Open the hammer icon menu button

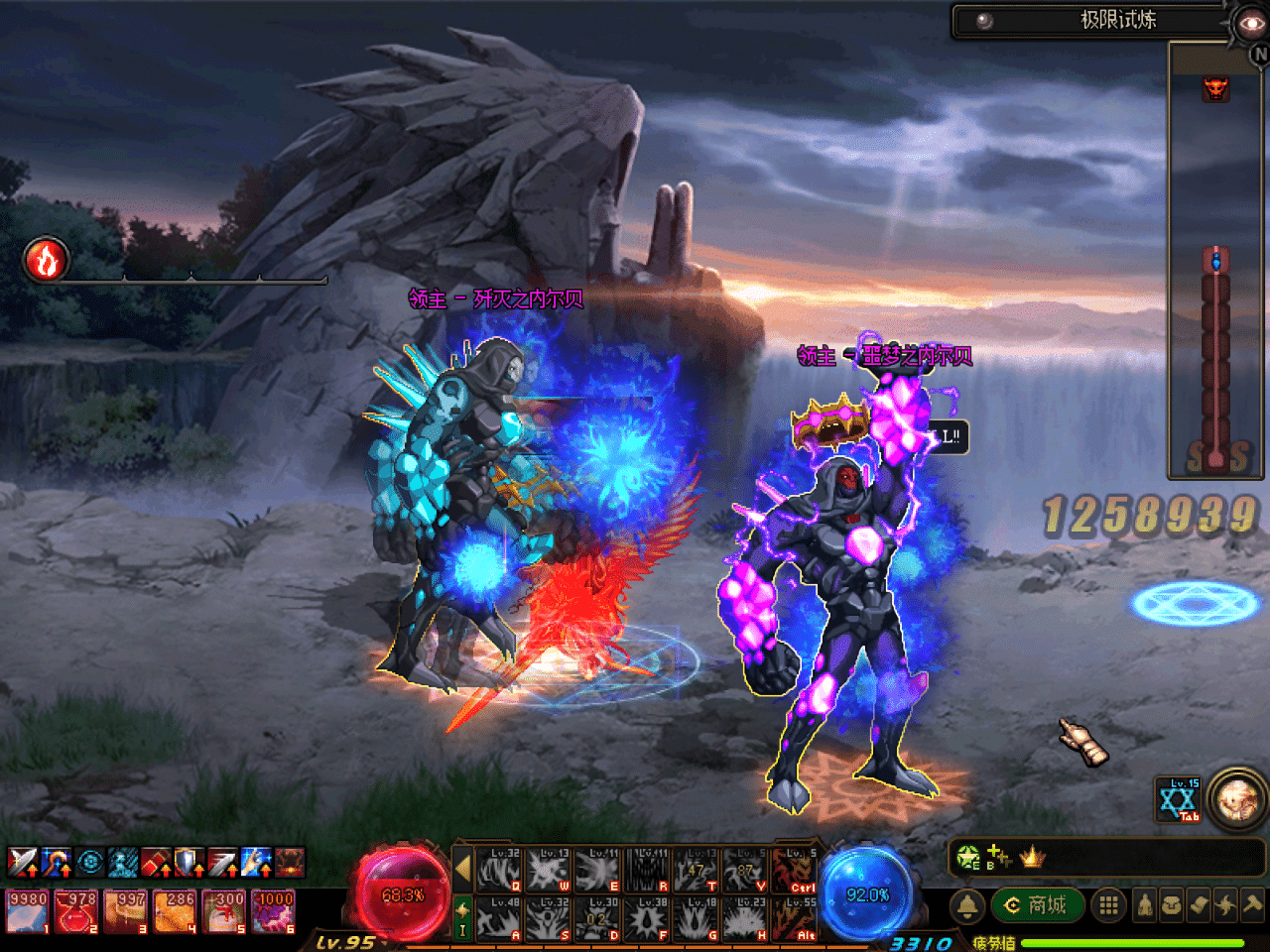point(1253,905)
